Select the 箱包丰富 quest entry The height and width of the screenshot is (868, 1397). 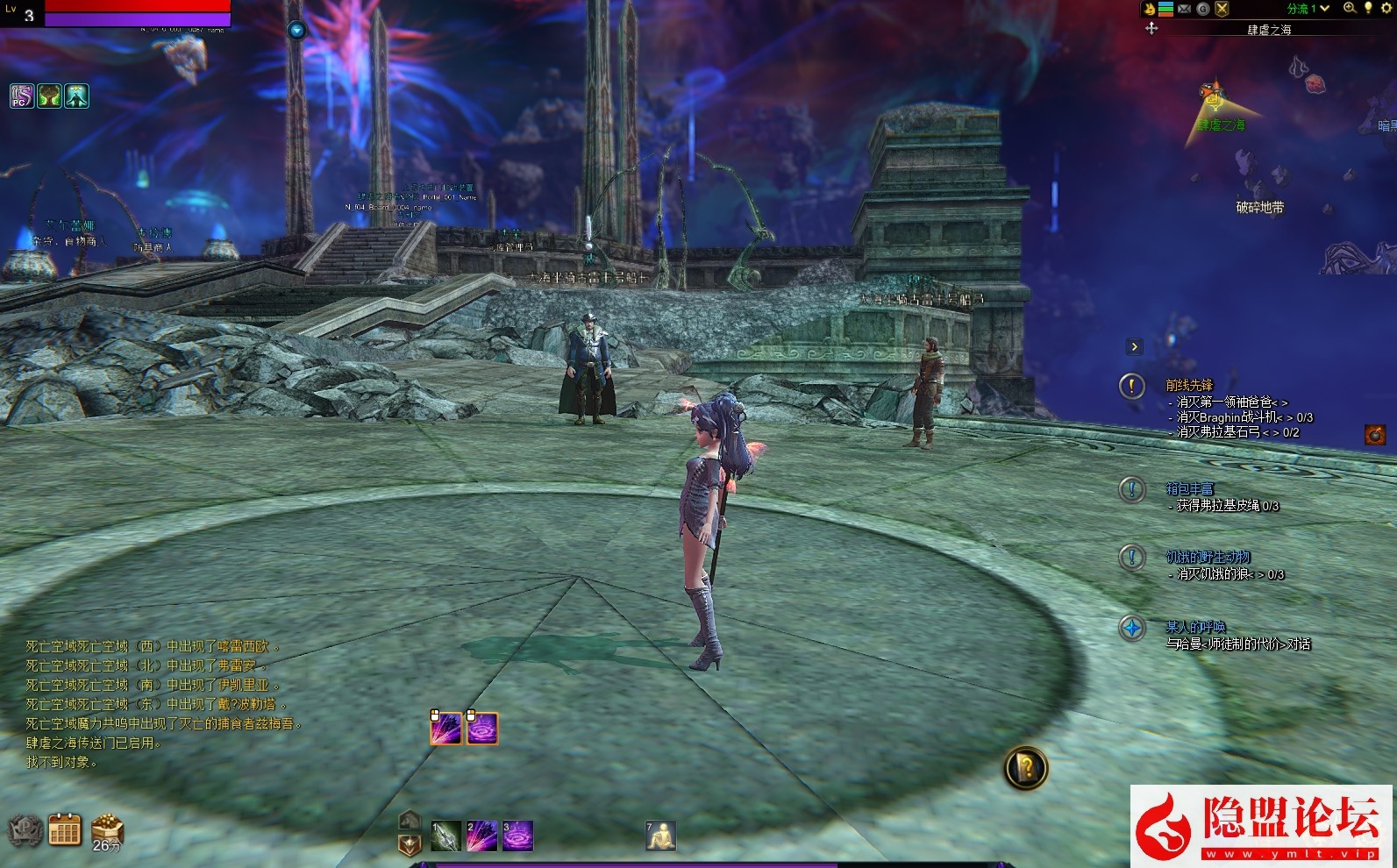[x=1189, y=488]
